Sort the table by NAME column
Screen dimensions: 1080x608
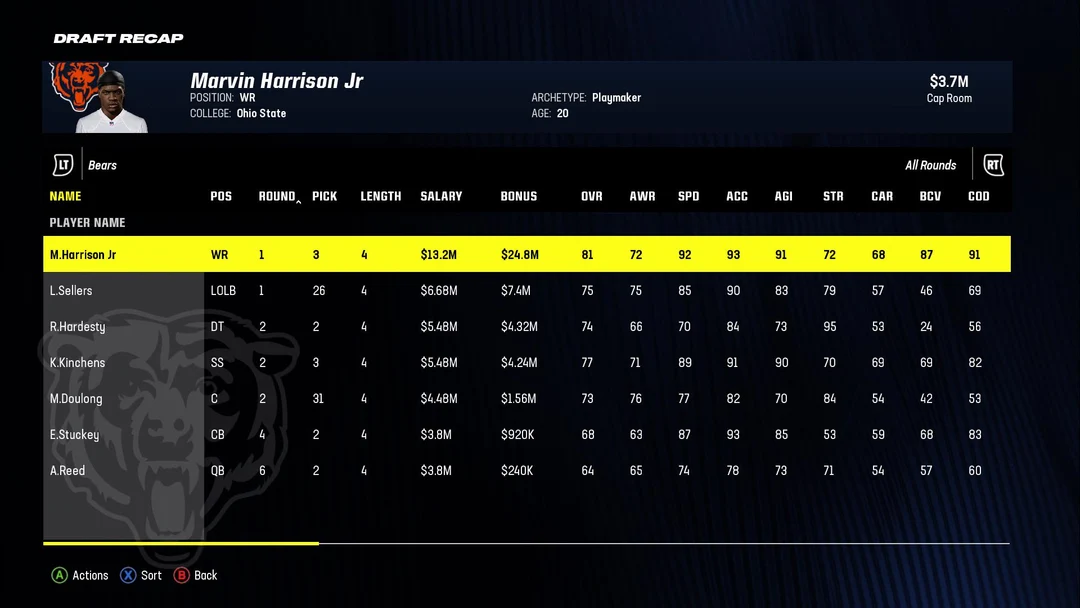pyautogui.click(x=65, y=196)
